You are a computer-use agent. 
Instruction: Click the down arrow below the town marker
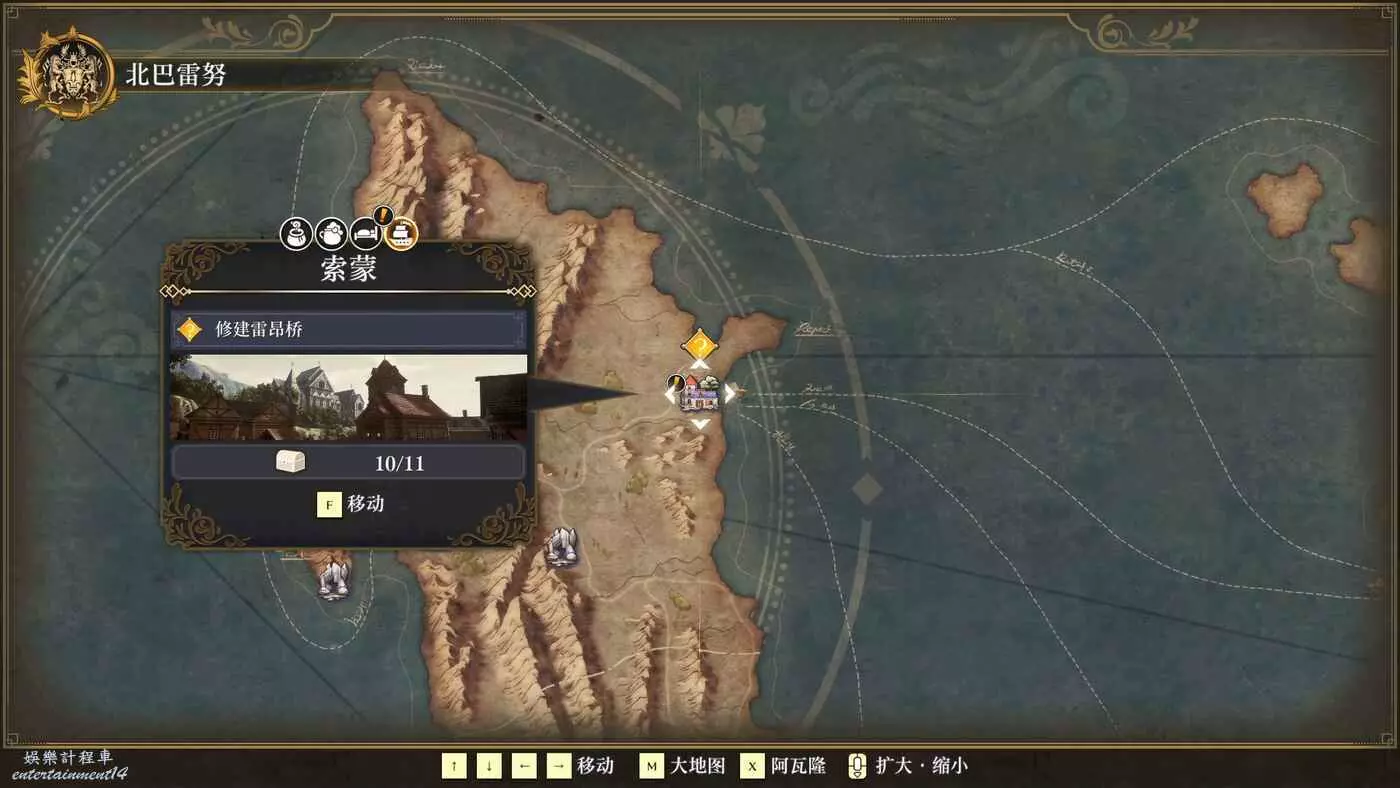[x=701, y=424]
